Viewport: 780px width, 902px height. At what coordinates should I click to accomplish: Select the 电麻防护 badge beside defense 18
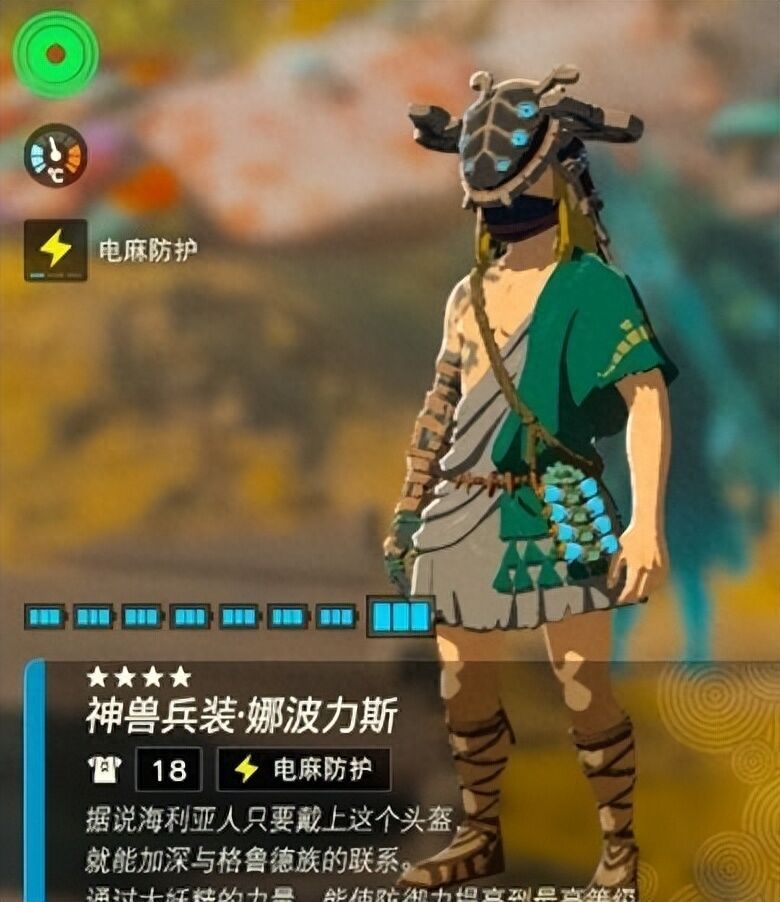pos(303,769)
